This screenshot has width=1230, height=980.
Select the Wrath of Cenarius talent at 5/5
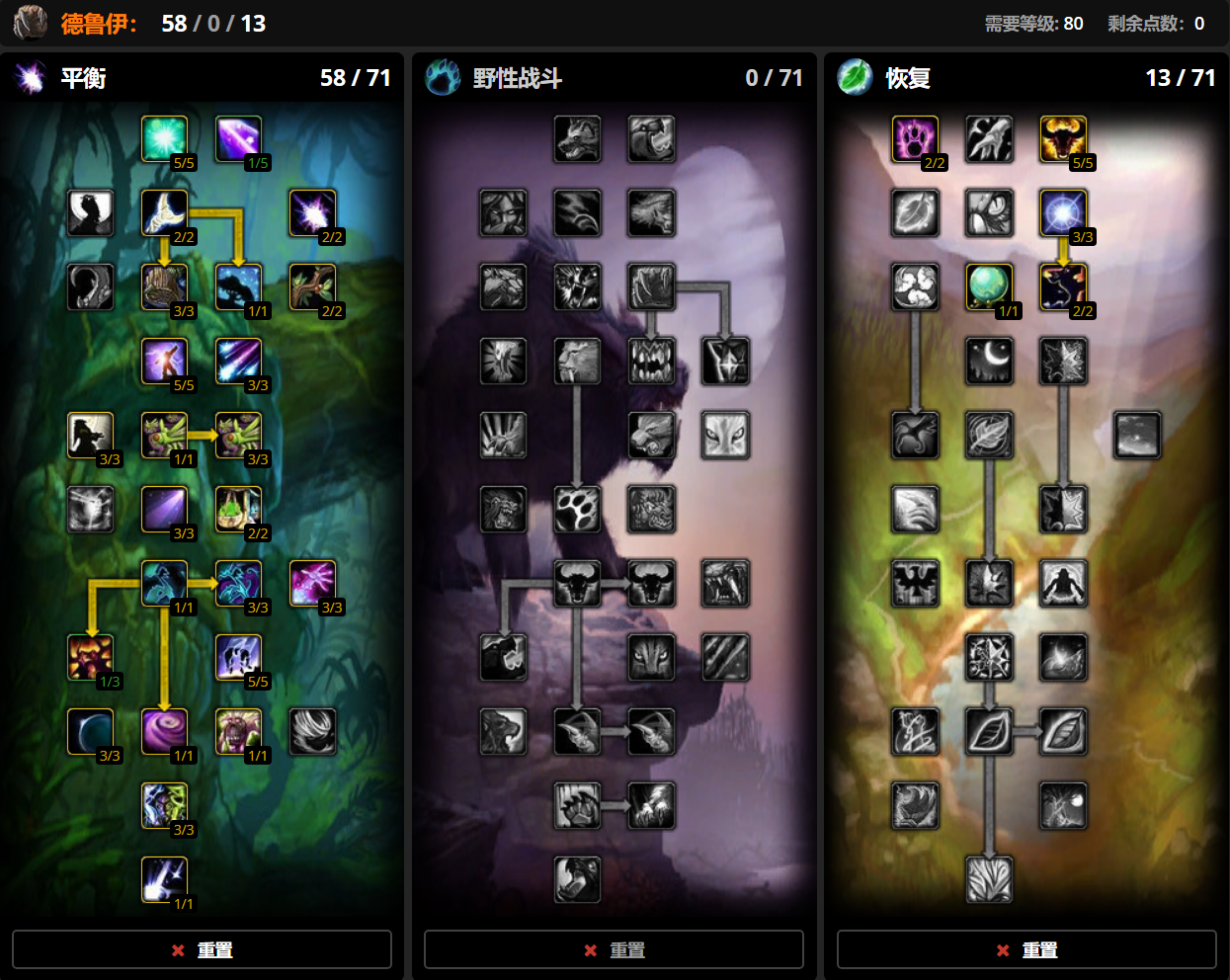(238, 658)
